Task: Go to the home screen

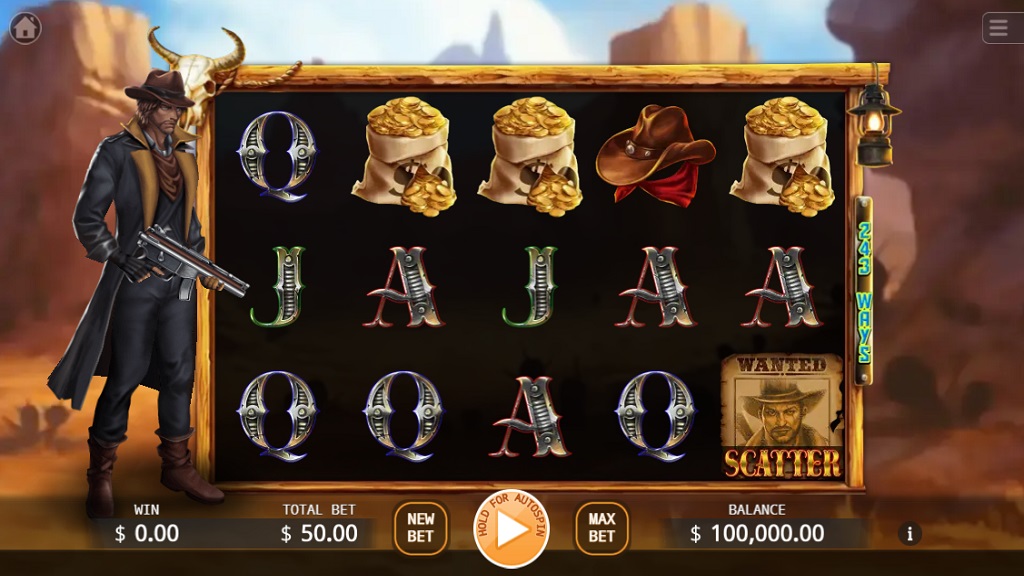Action: click(x=25, y=28)
